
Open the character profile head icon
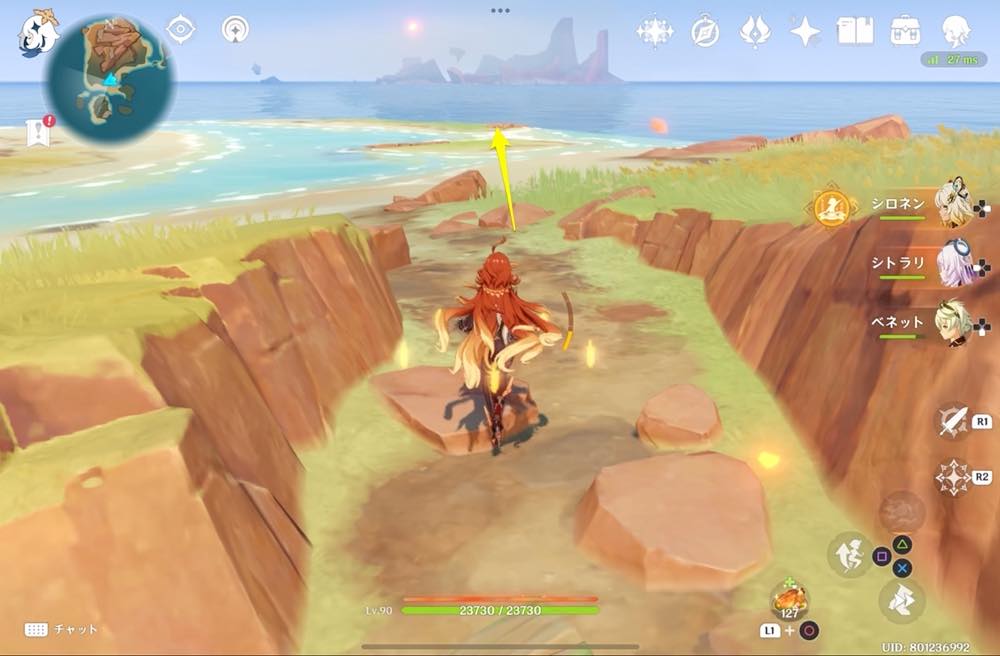(x=957, y=31)
